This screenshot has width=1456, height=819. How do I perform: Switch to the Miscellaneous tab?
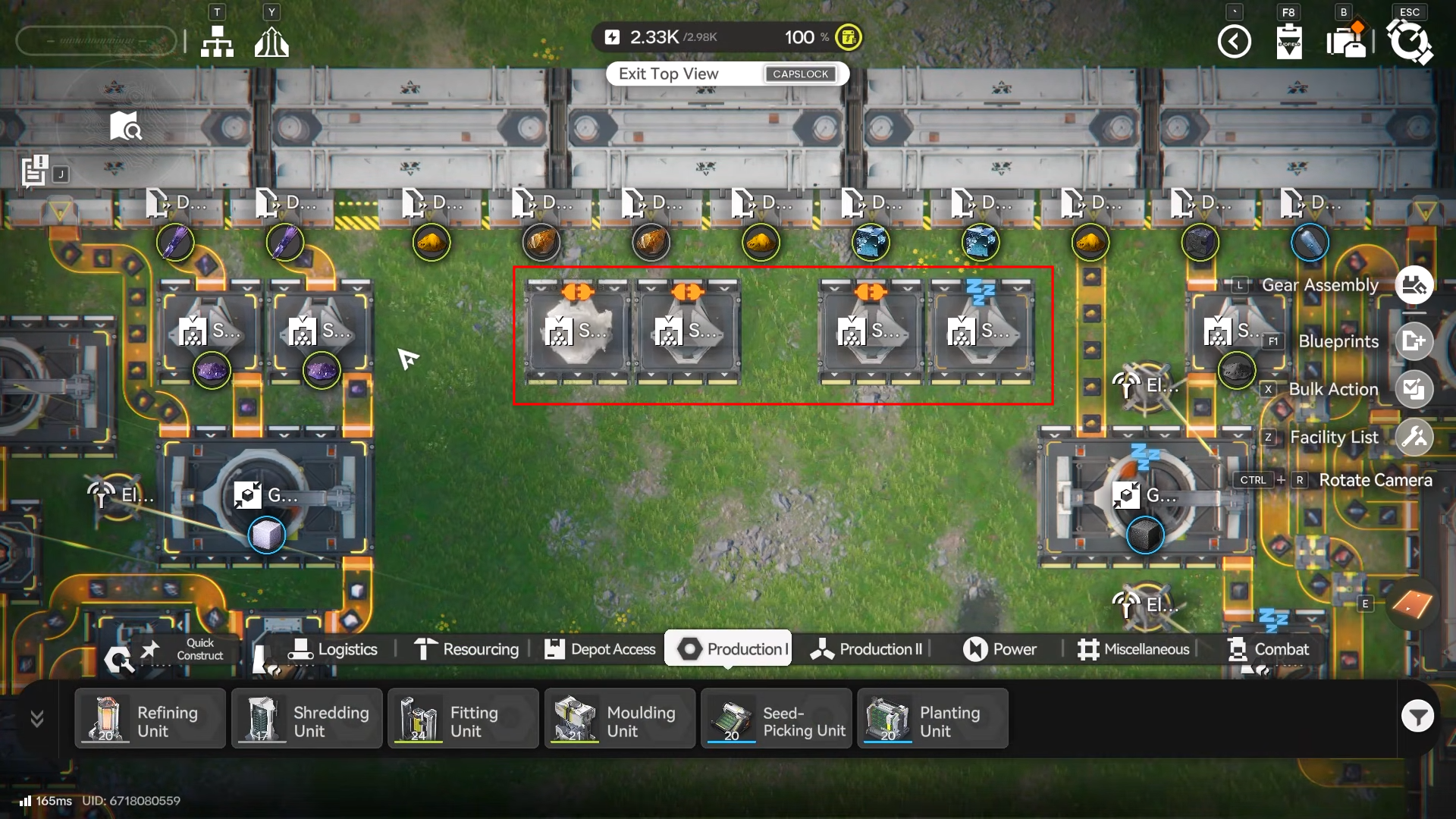(1133, 649)
